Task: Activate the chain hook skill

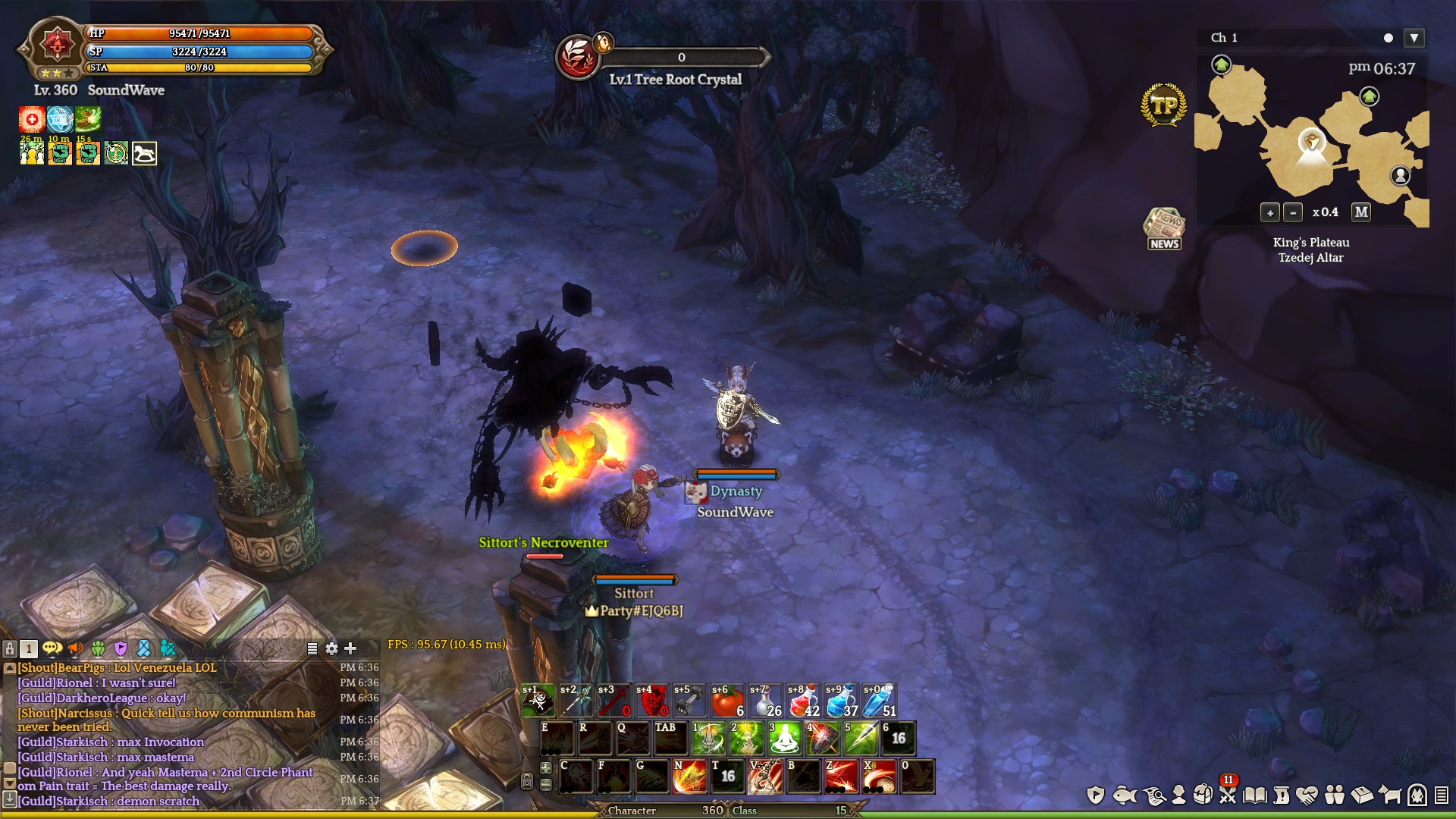Action: (765, 777)
